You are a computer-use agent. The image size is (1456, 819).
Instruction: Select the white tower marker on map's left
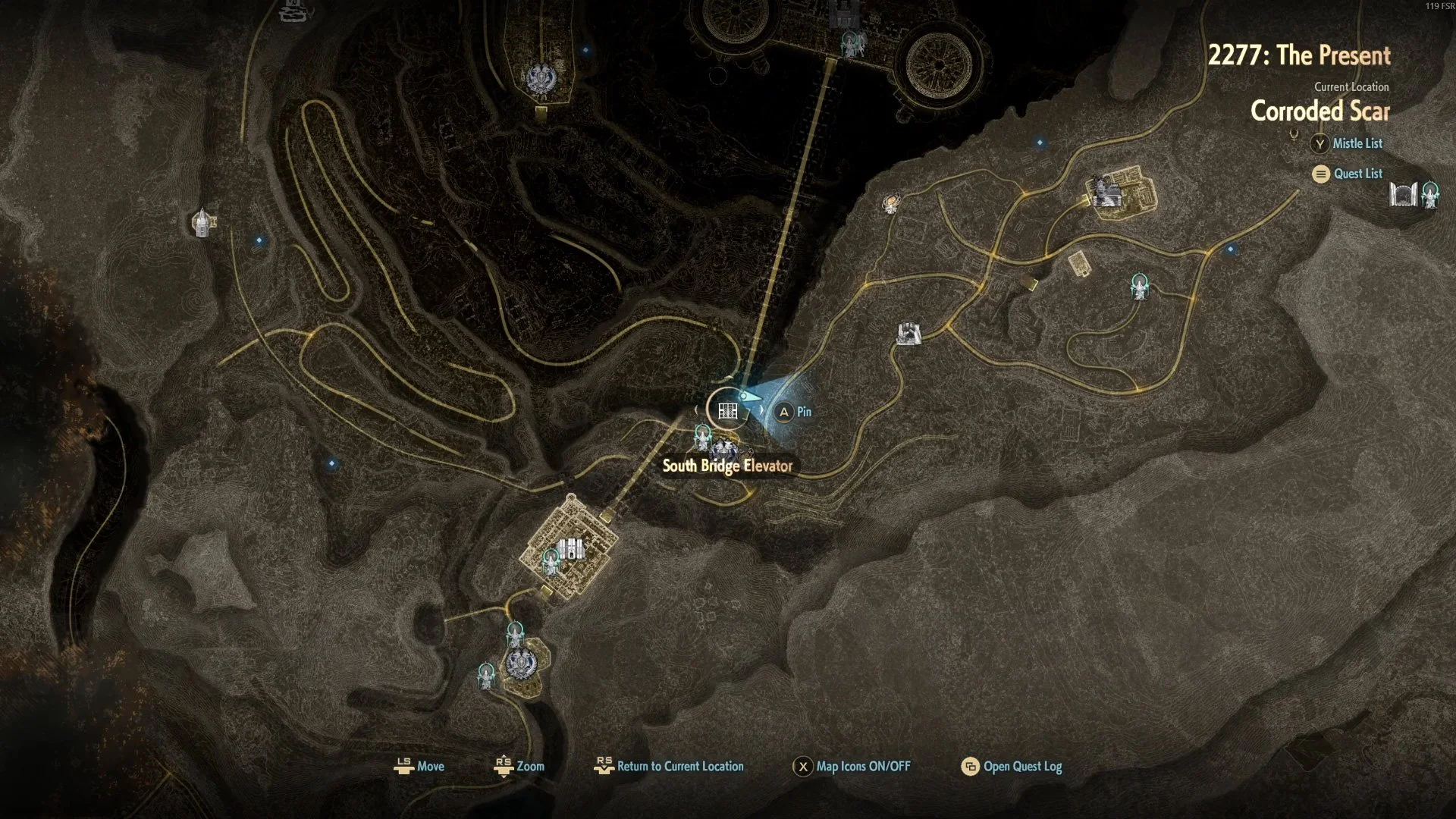202,223
